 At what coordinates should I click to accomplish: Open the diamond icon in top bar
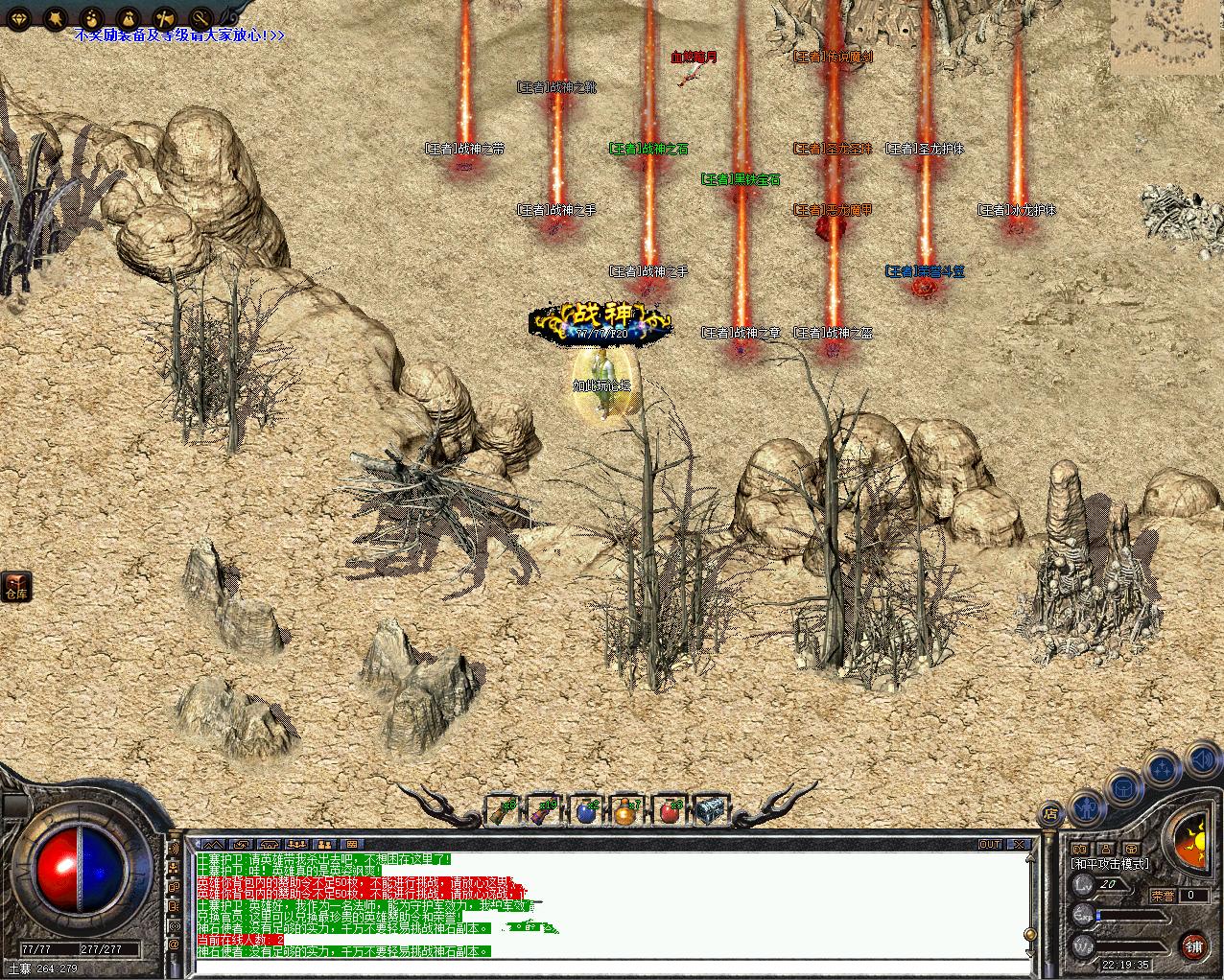click(20, 18)
